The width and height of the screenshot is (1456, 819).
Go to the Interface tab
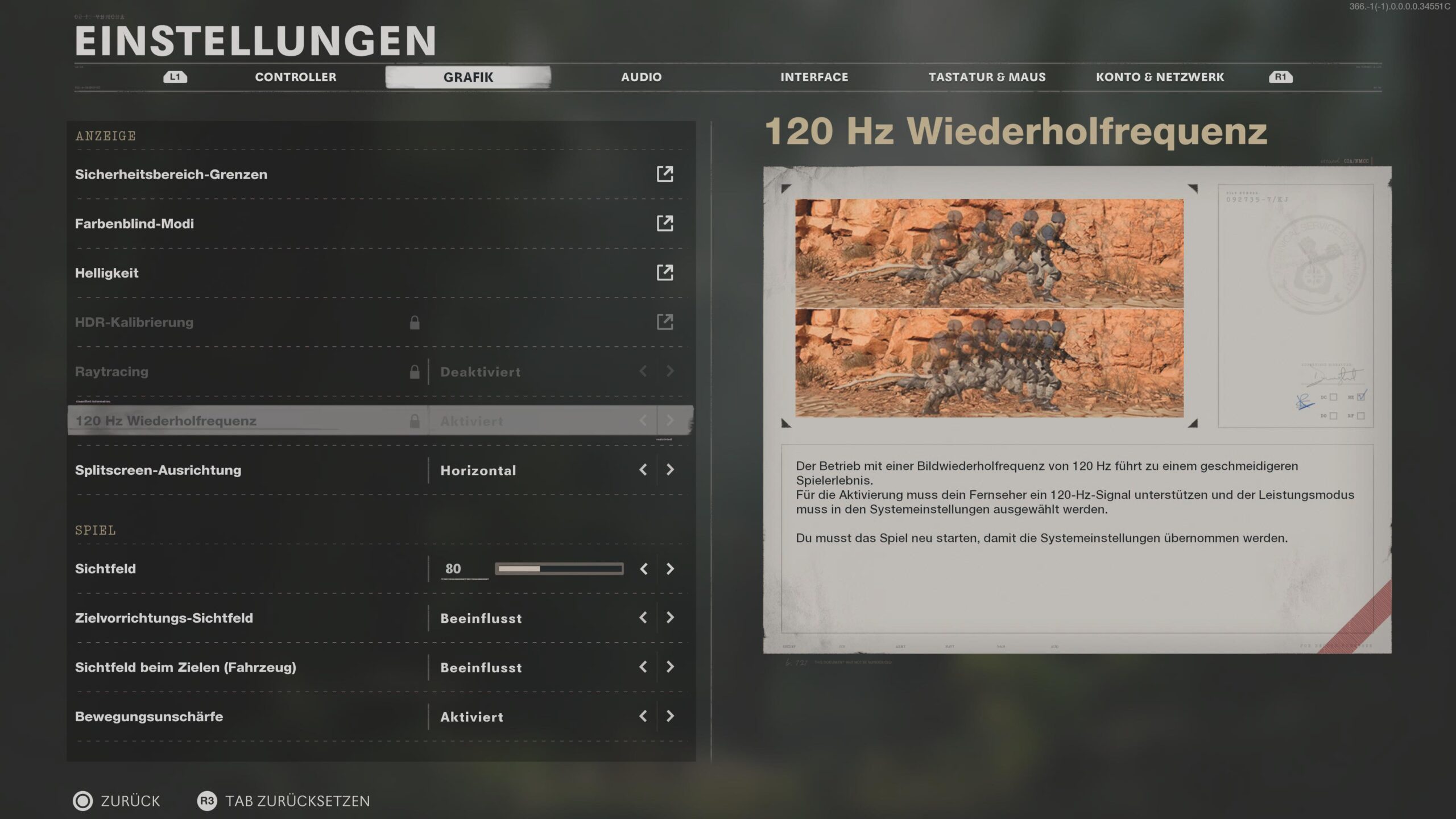(814, 77)
